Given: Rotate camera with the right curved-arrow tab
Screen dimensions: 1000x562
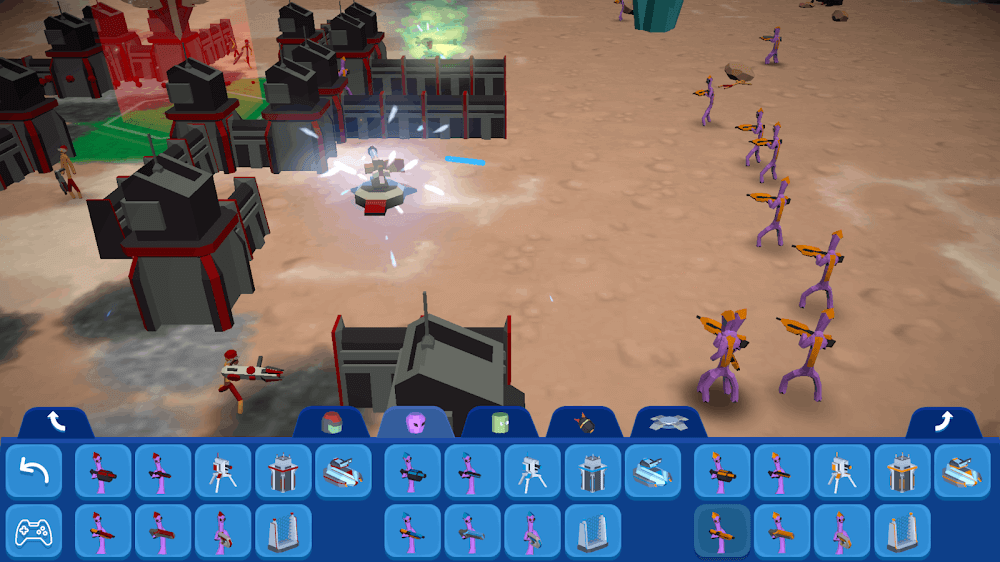Looking at the screenshot, I should coord(943,423).
